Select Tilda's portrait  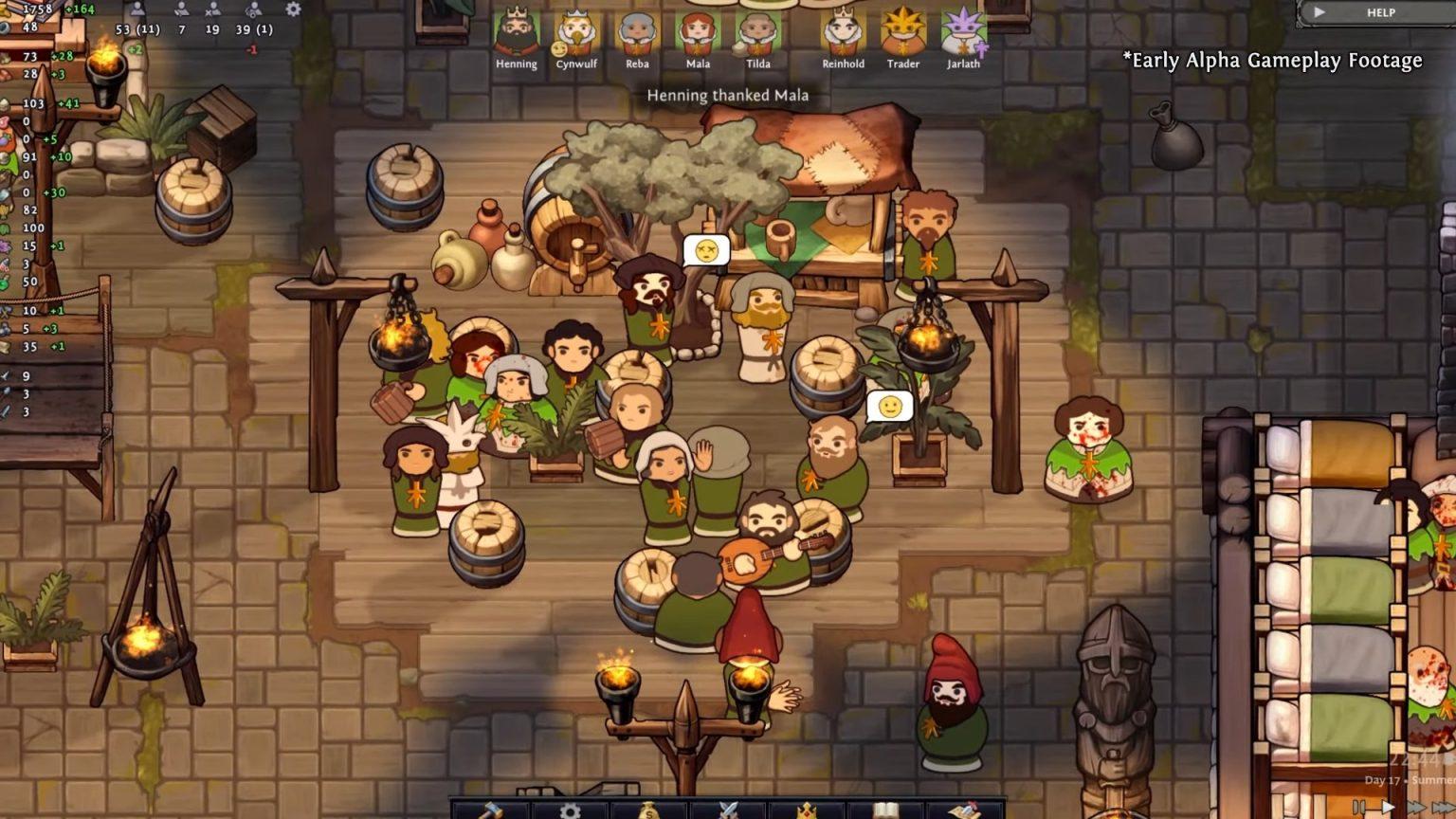click(x=758, y=34)
